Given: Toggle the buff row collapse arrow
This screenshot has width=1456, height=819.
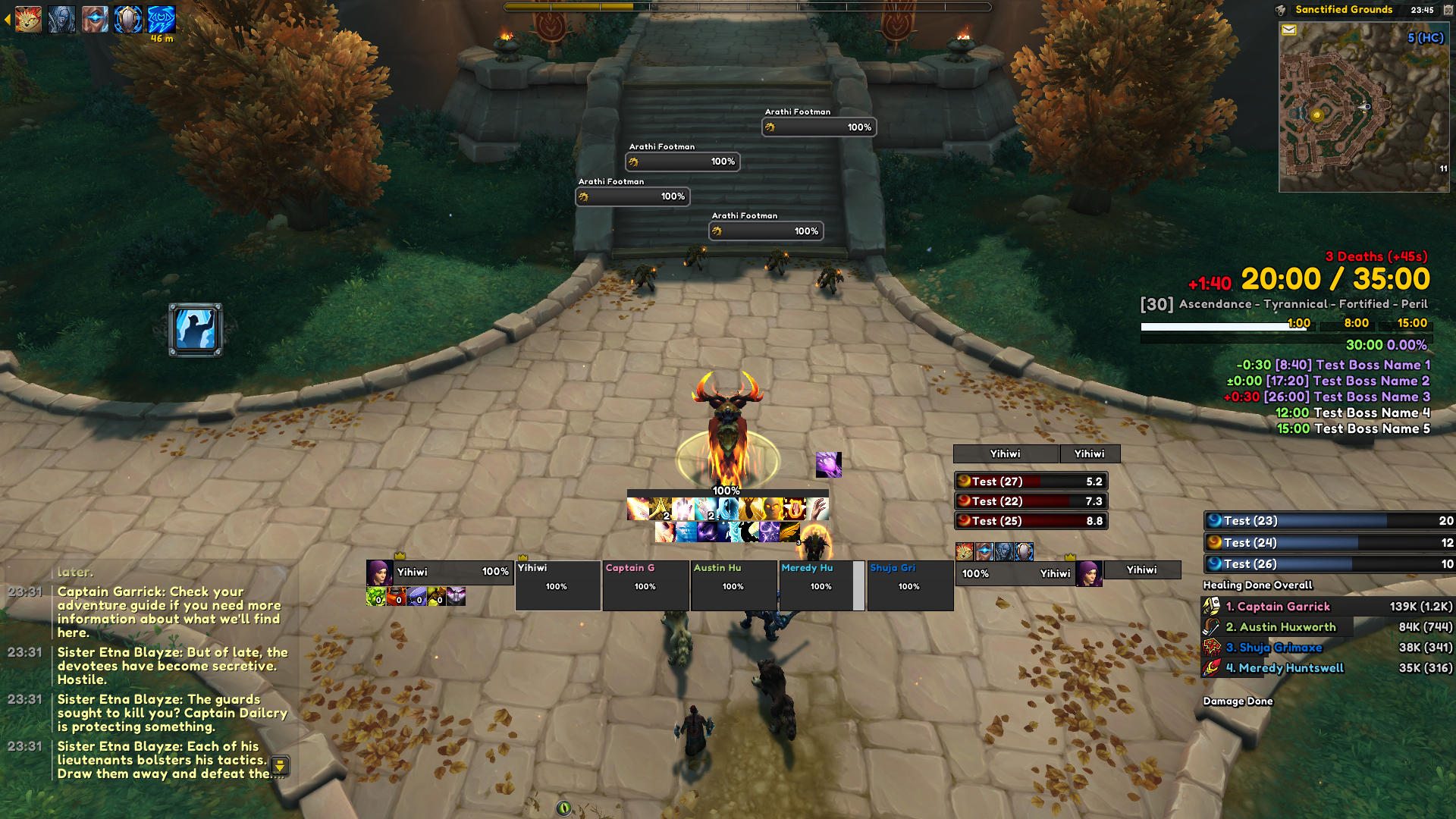Looking at the screenshot, I should tap(8, 20).
